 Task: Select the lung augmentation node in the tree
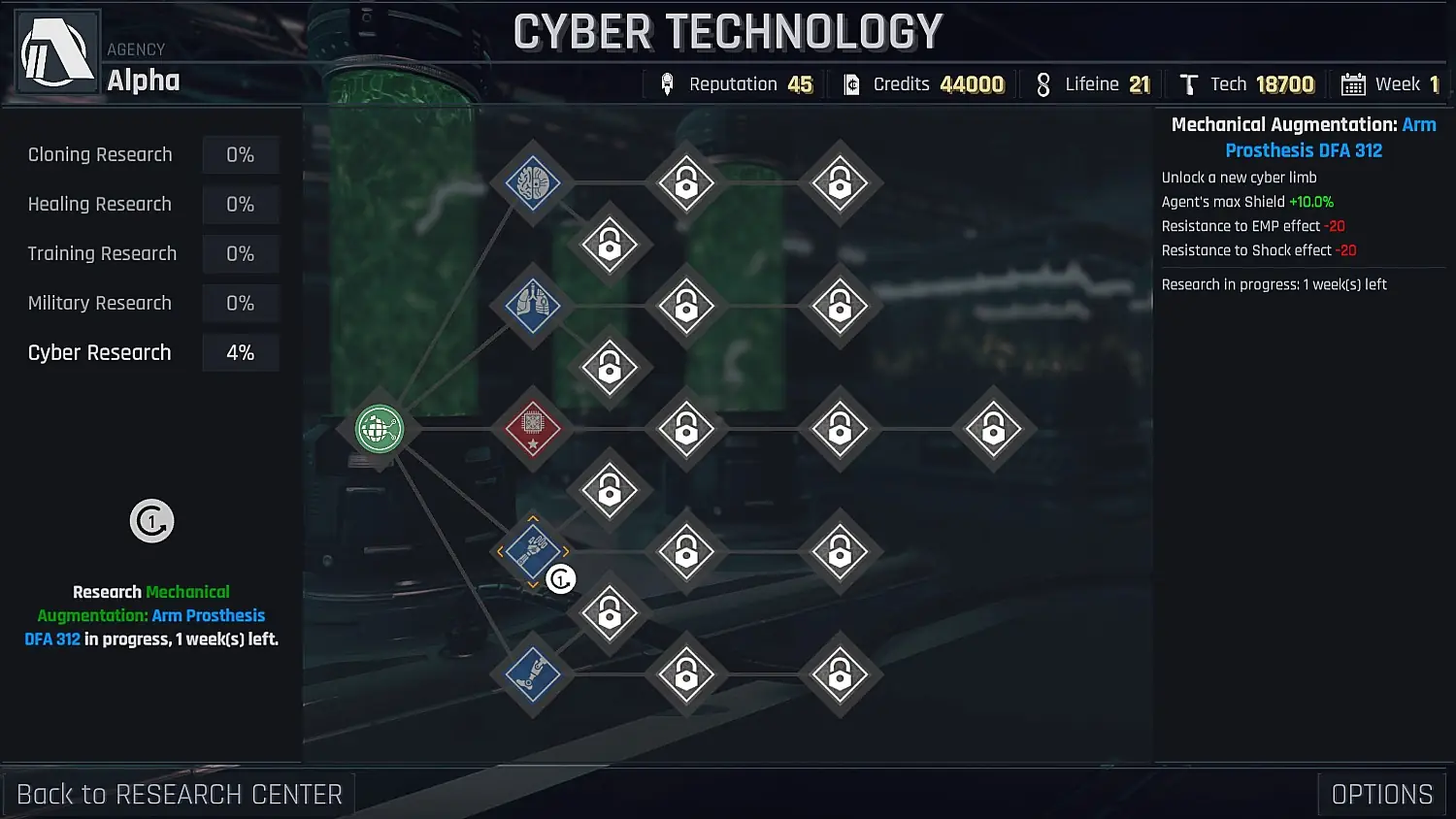tap(531, 305)
